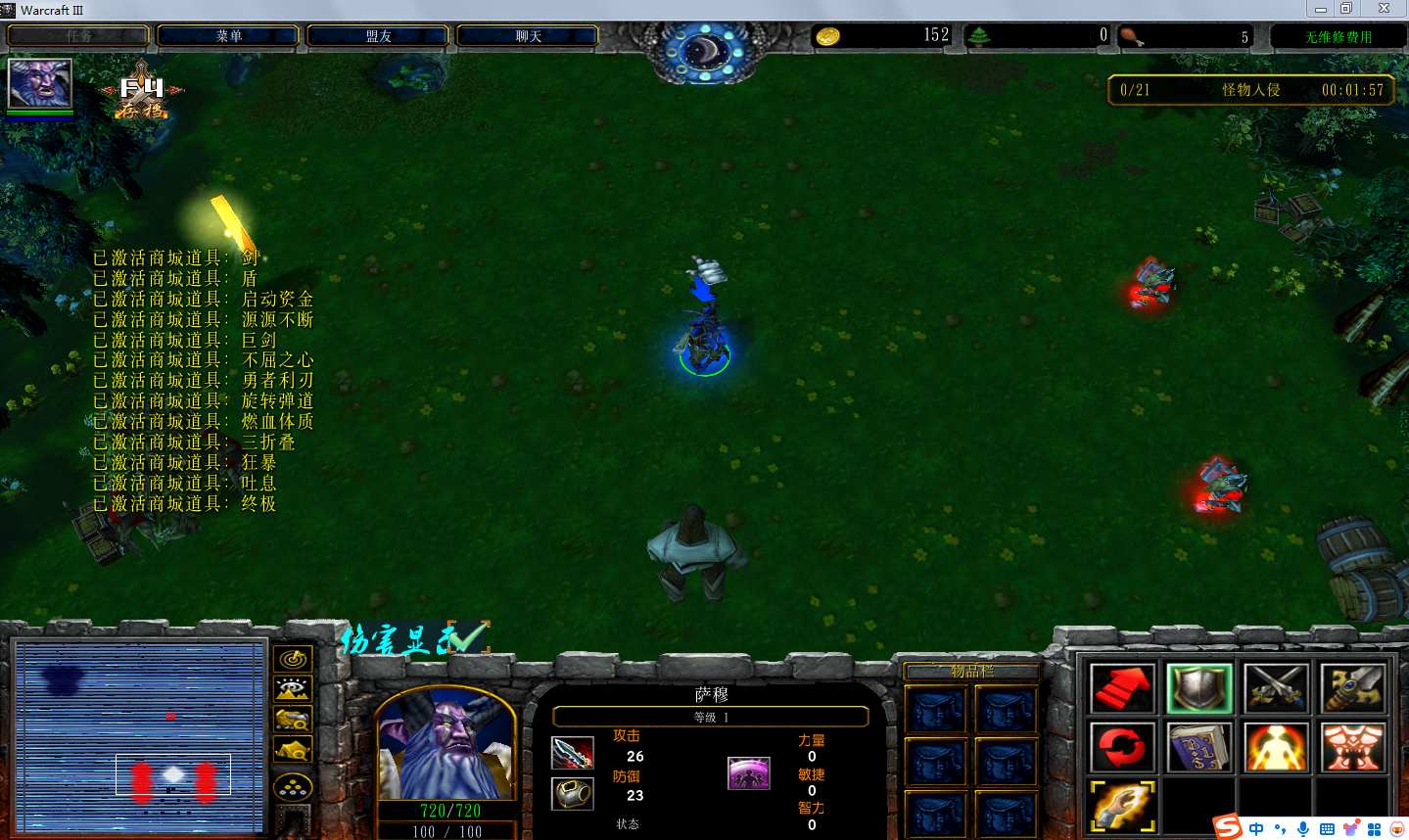Close the Warcraft III window

coord(1384,9)
